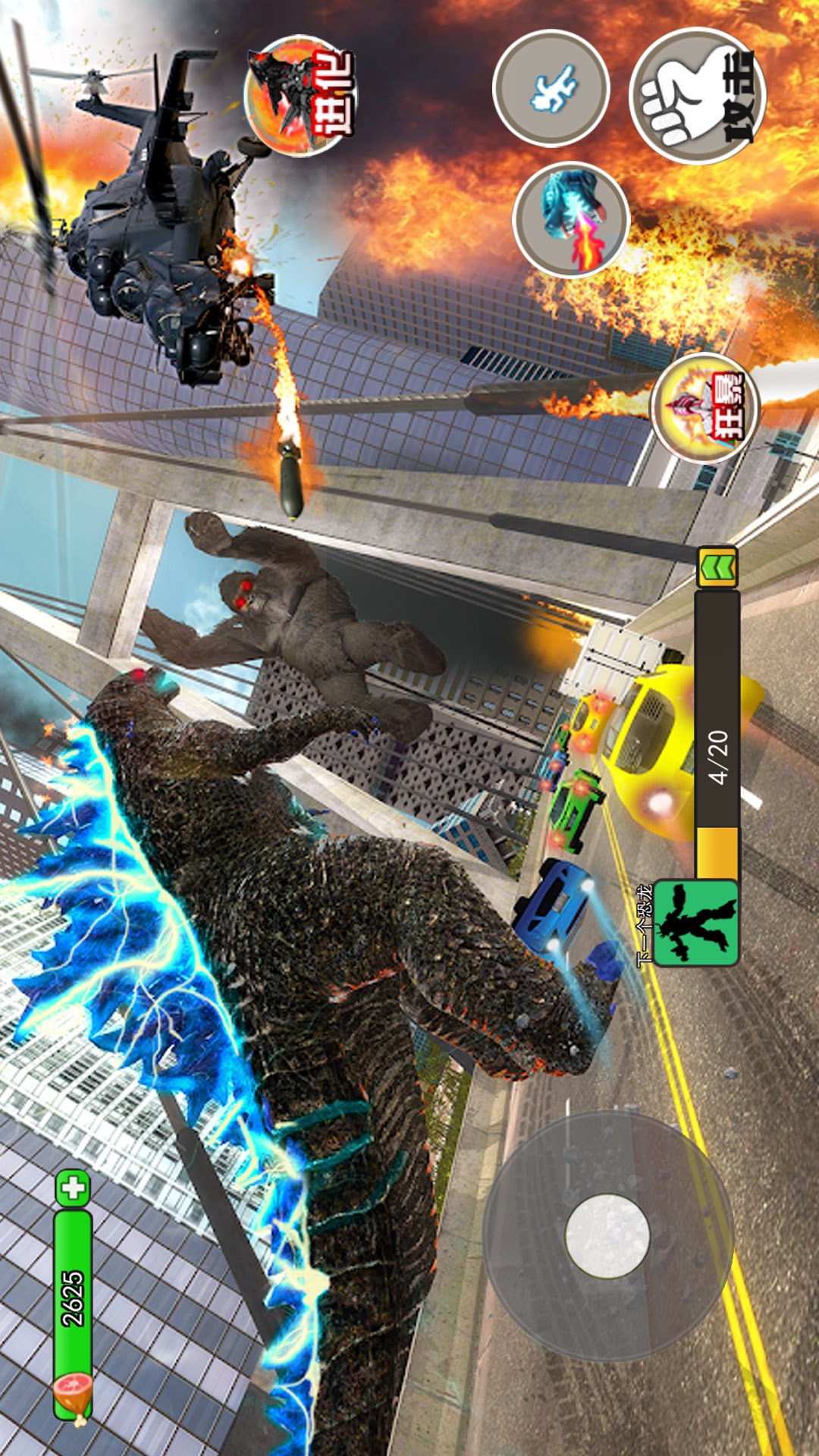Click the green chevron arrow button

pos(717,566)
